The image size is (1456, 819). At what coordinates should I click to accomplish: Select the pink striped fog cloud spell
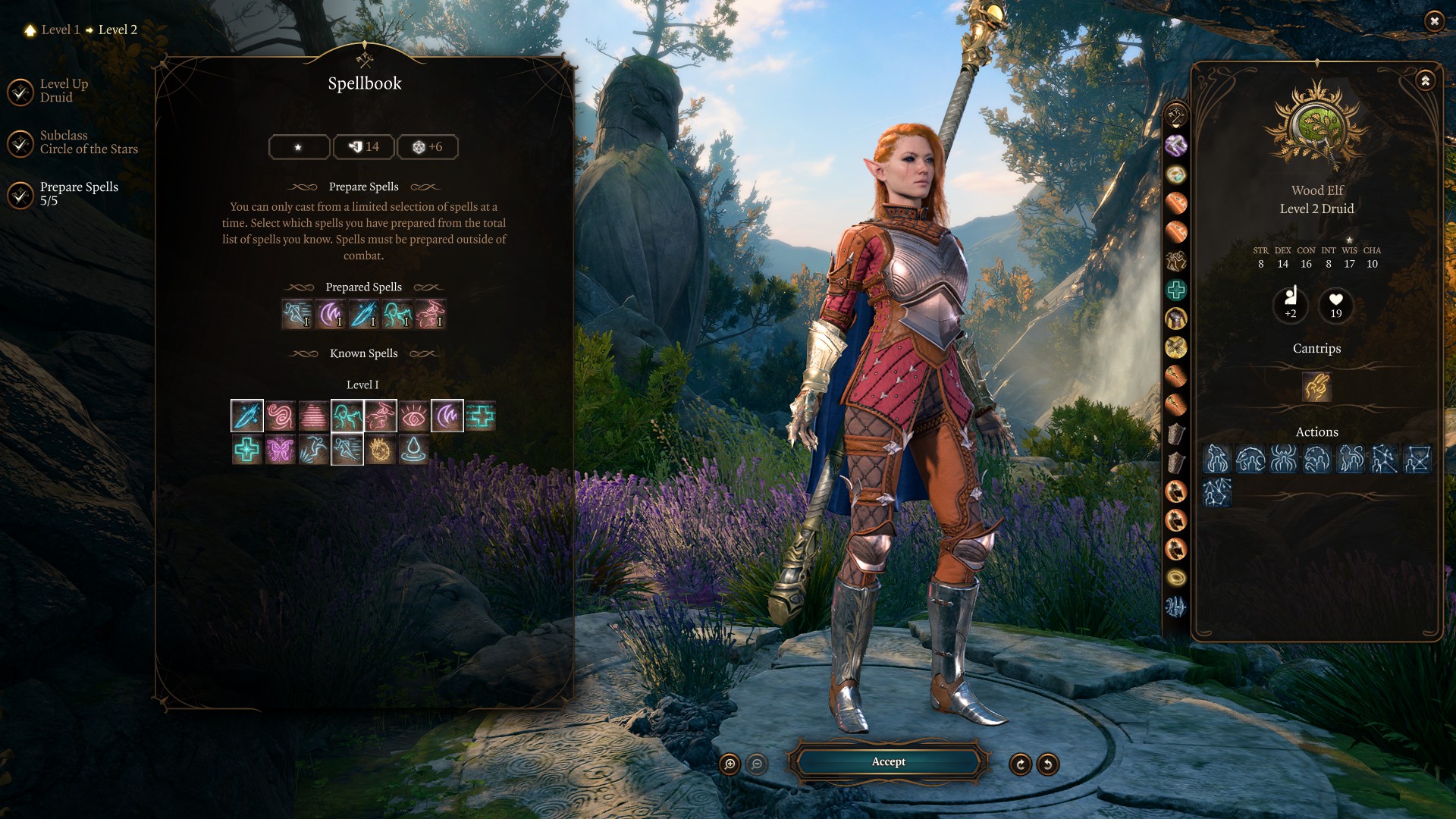(x=314, y=416)
